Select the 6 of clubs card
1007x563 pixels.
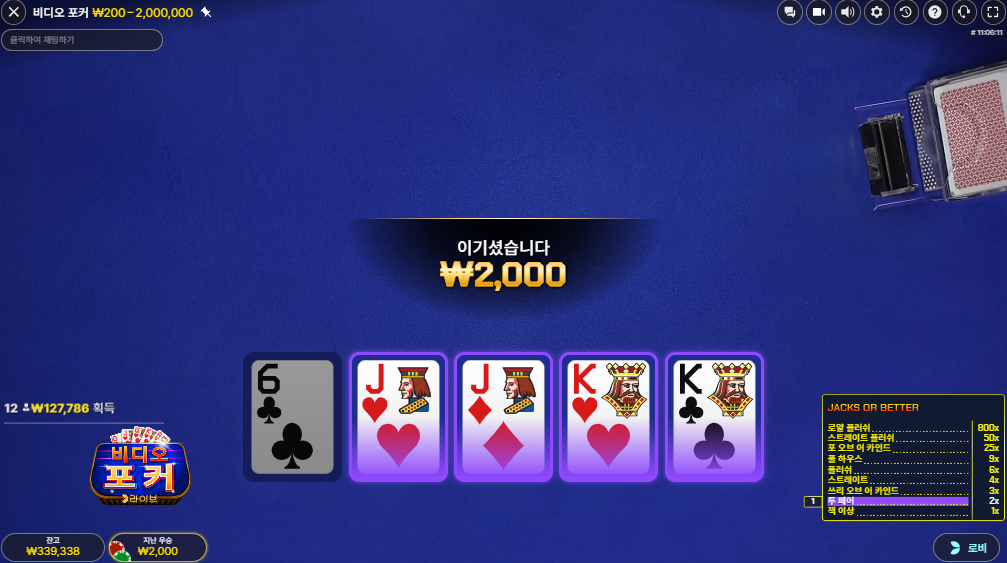click(292, 416)
